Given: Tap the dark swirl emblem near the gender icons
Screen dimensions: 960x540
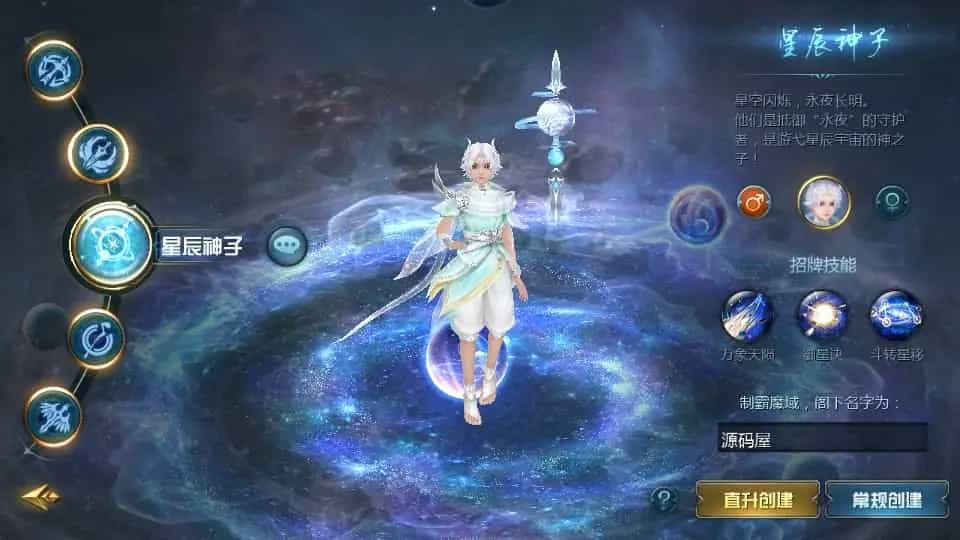Looking at the screenshot, I should (x=697, y=214).
